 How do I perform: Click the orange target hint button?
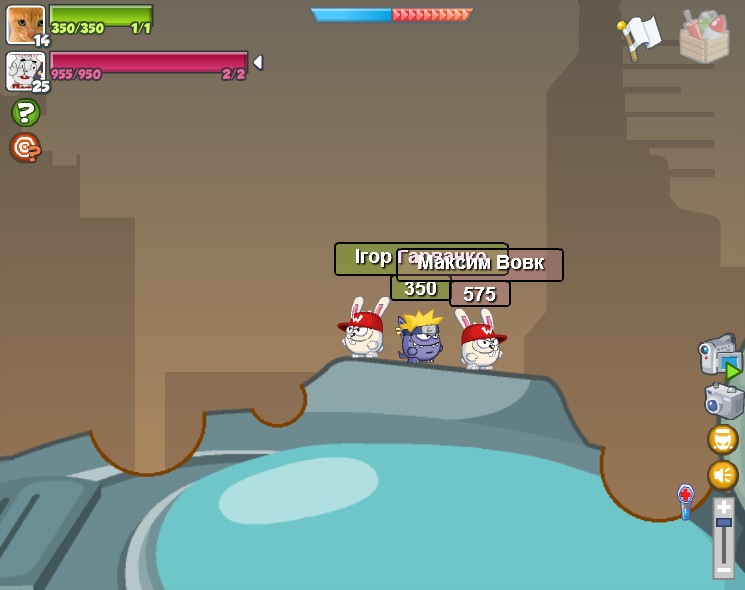[25, 147]
